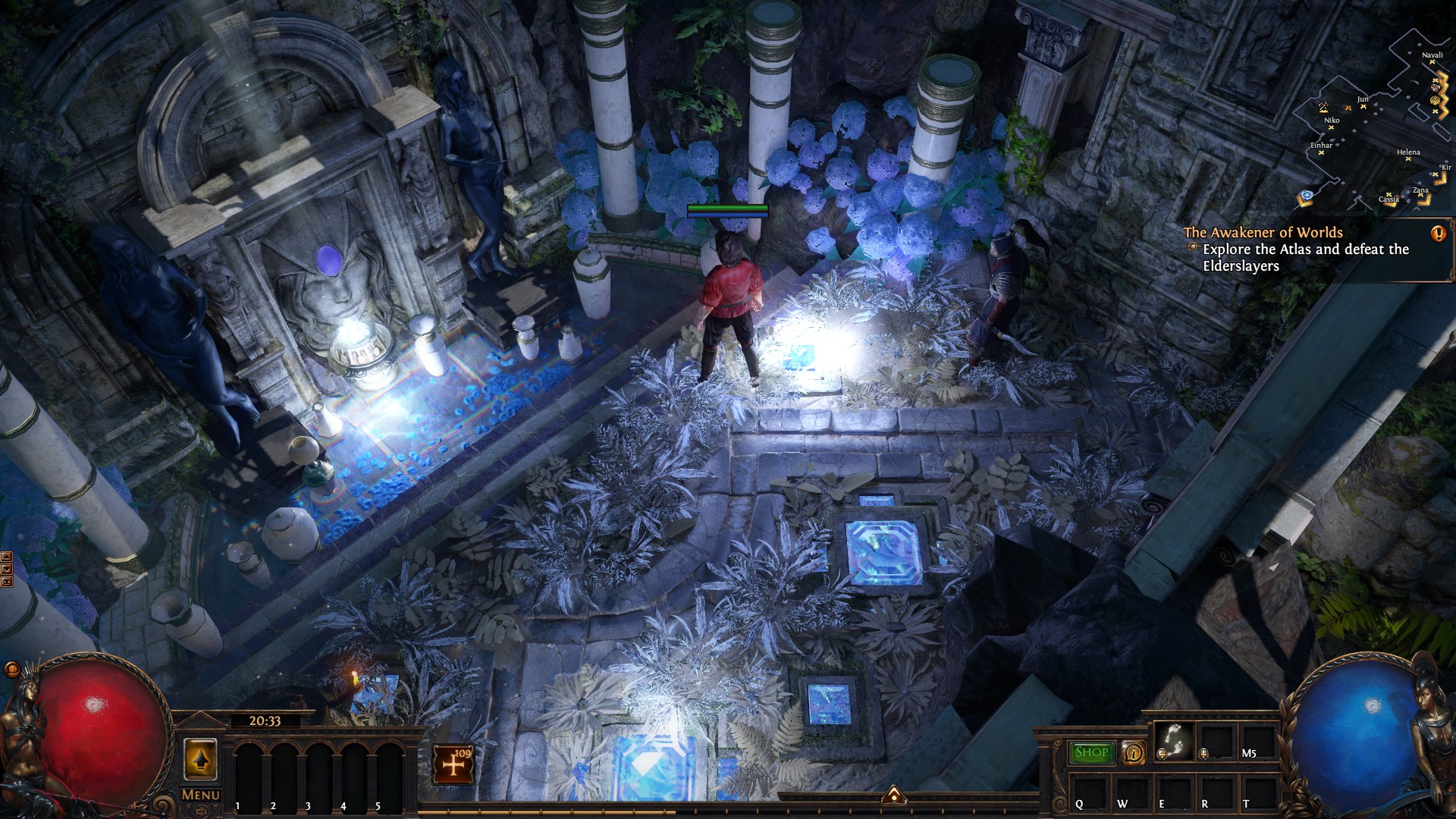The width and height of the screenshot is (1456, 819).
Task: Open the passive skill points icon showing 109
Action: [453, 764]
